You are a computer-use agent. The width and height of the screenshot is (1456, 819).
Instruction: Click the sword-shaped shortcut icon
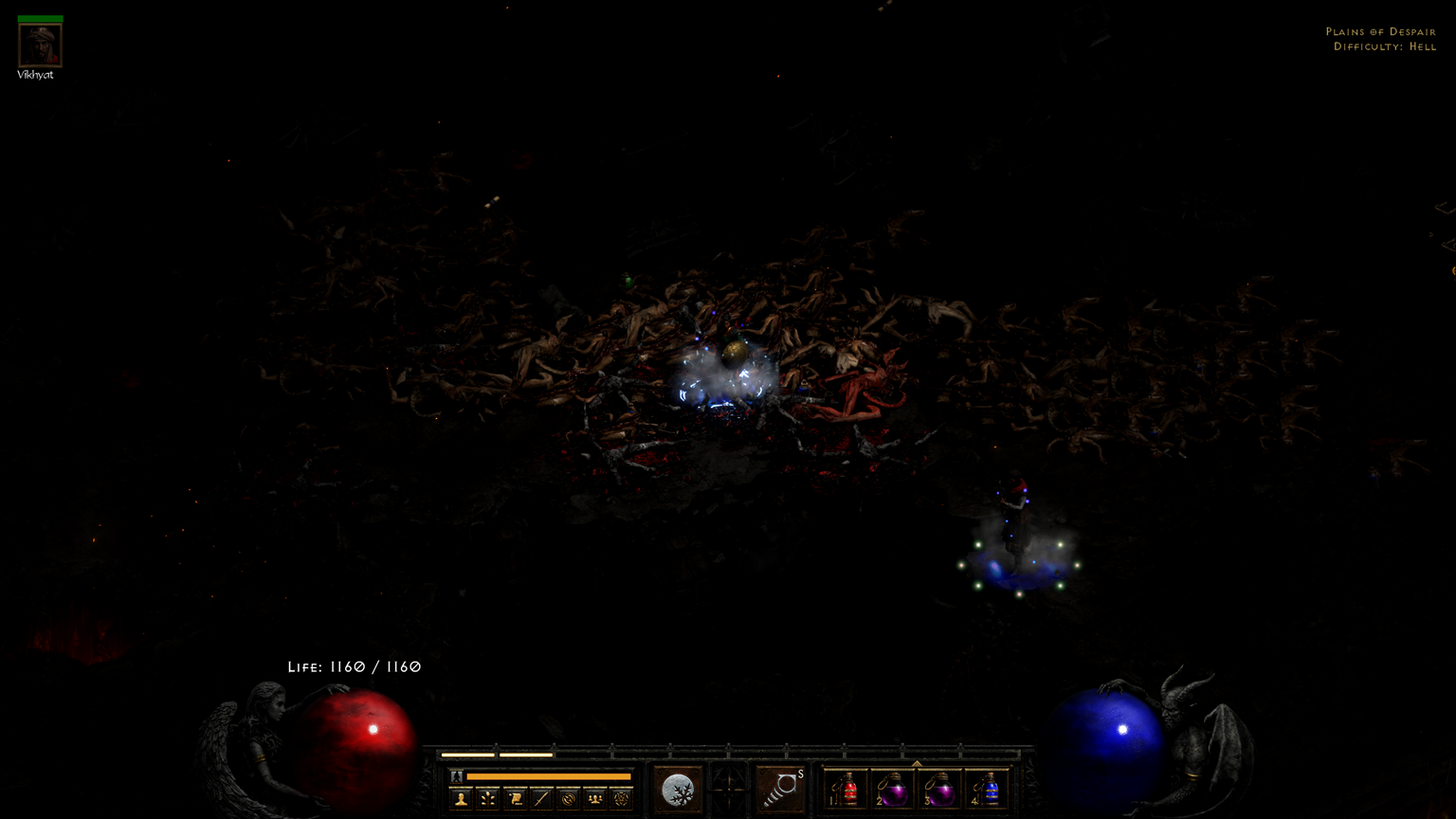tap(541, 796)
